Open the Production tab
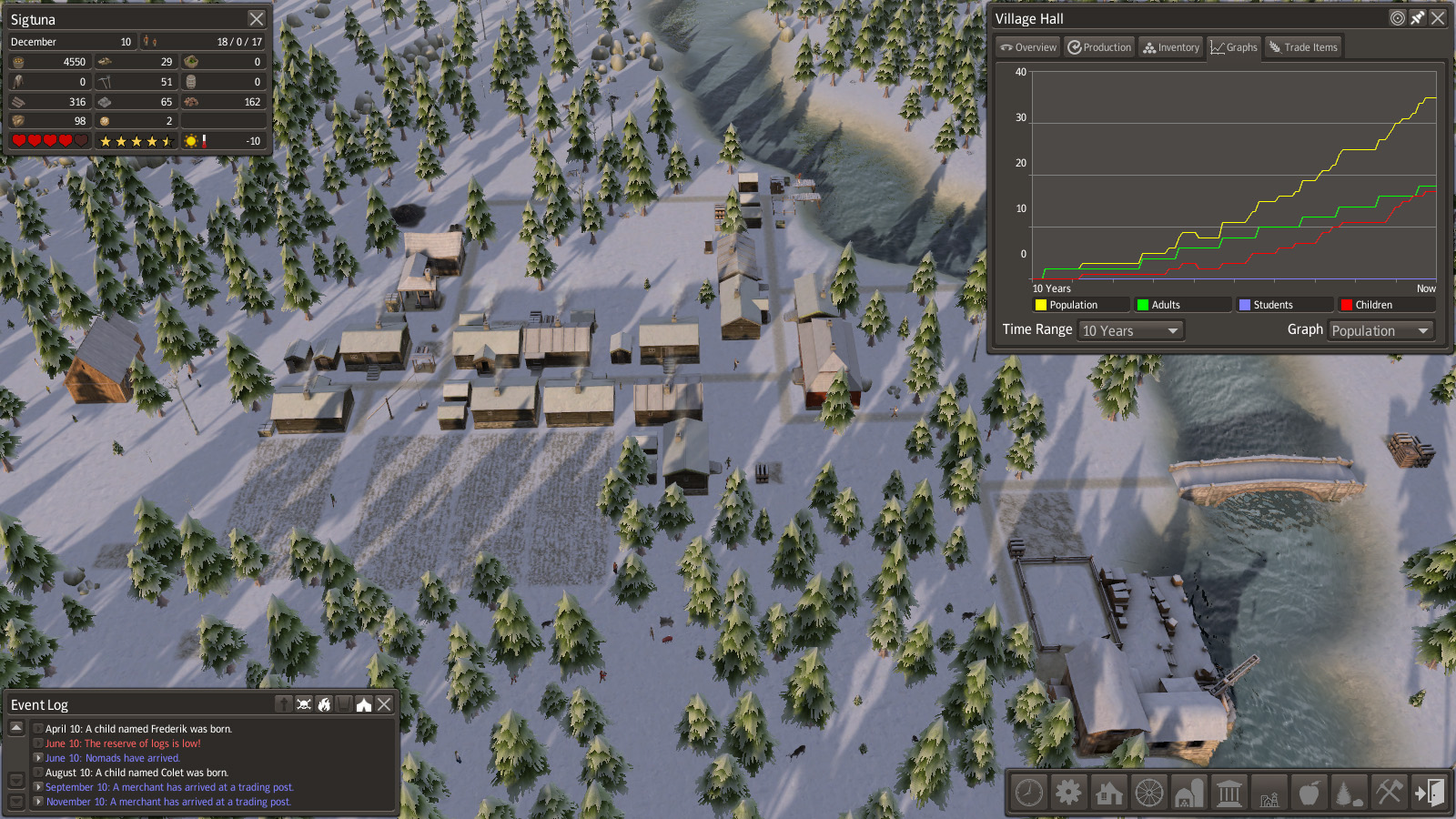This screenshot has width=1456, height=819. coord(1099,47)
